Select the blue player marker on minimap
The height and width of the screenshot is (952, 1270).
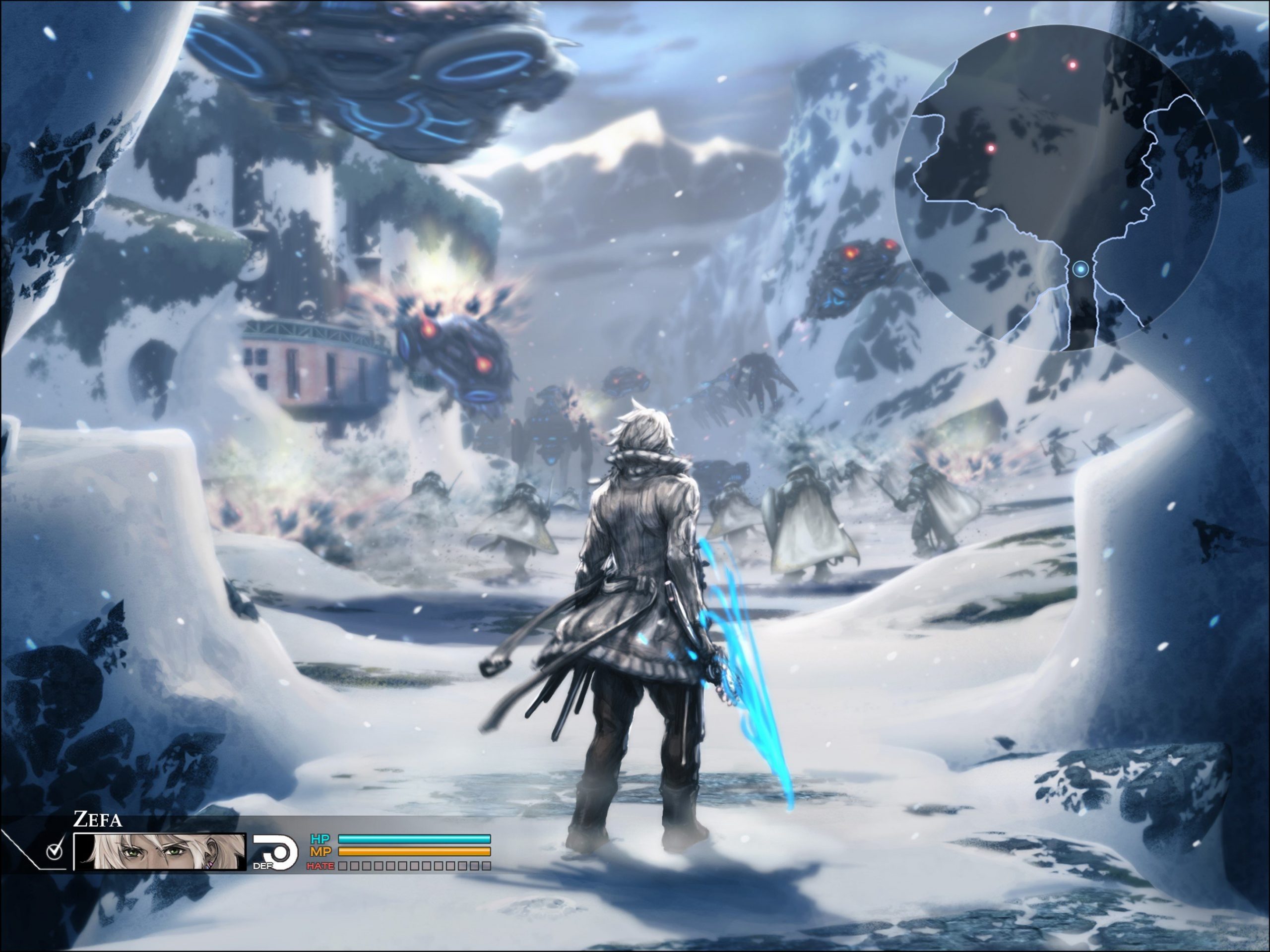click(x=1081, y=269)
